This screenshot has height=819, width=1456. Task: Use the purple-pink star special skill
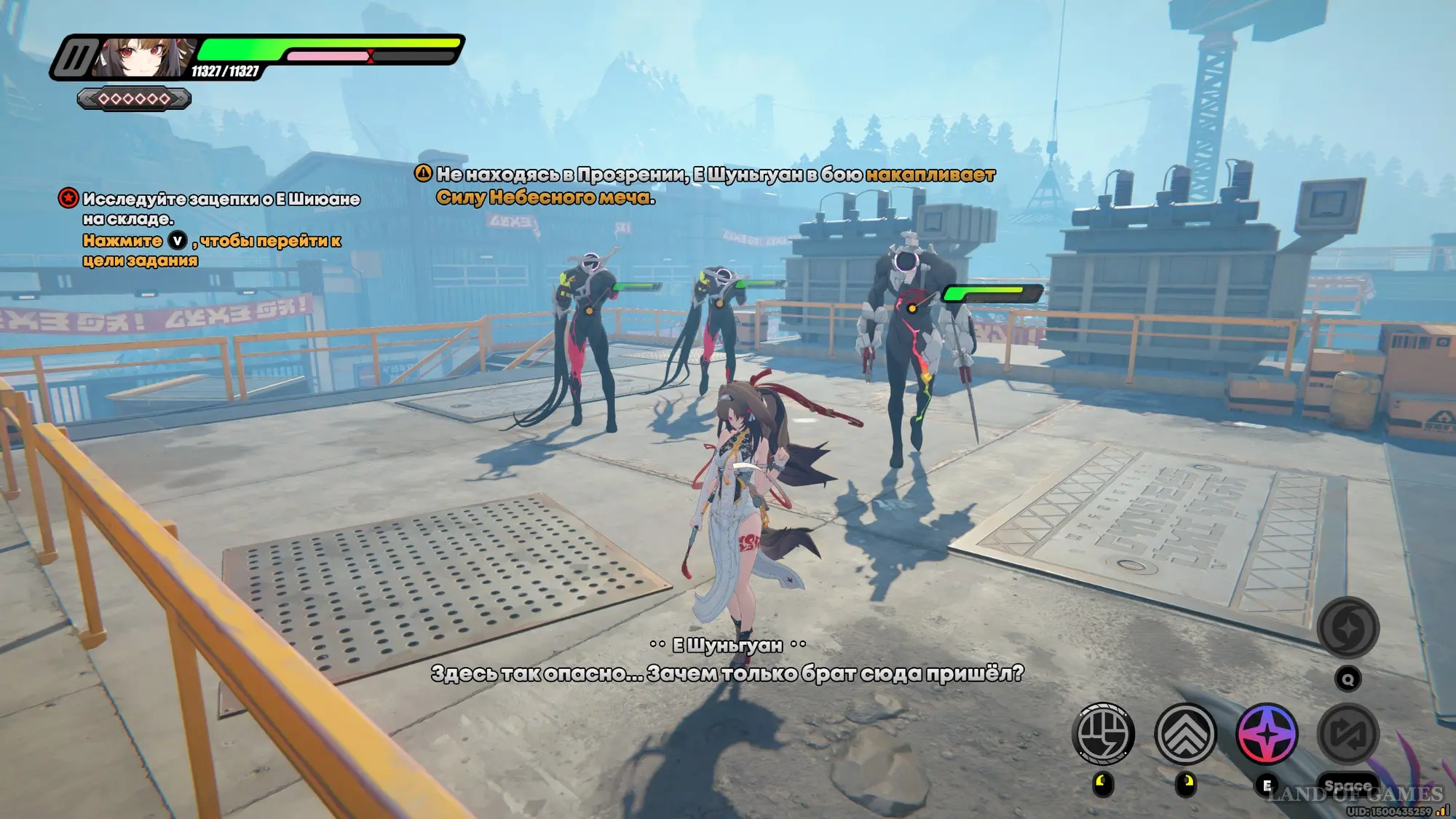[1267, 734]
